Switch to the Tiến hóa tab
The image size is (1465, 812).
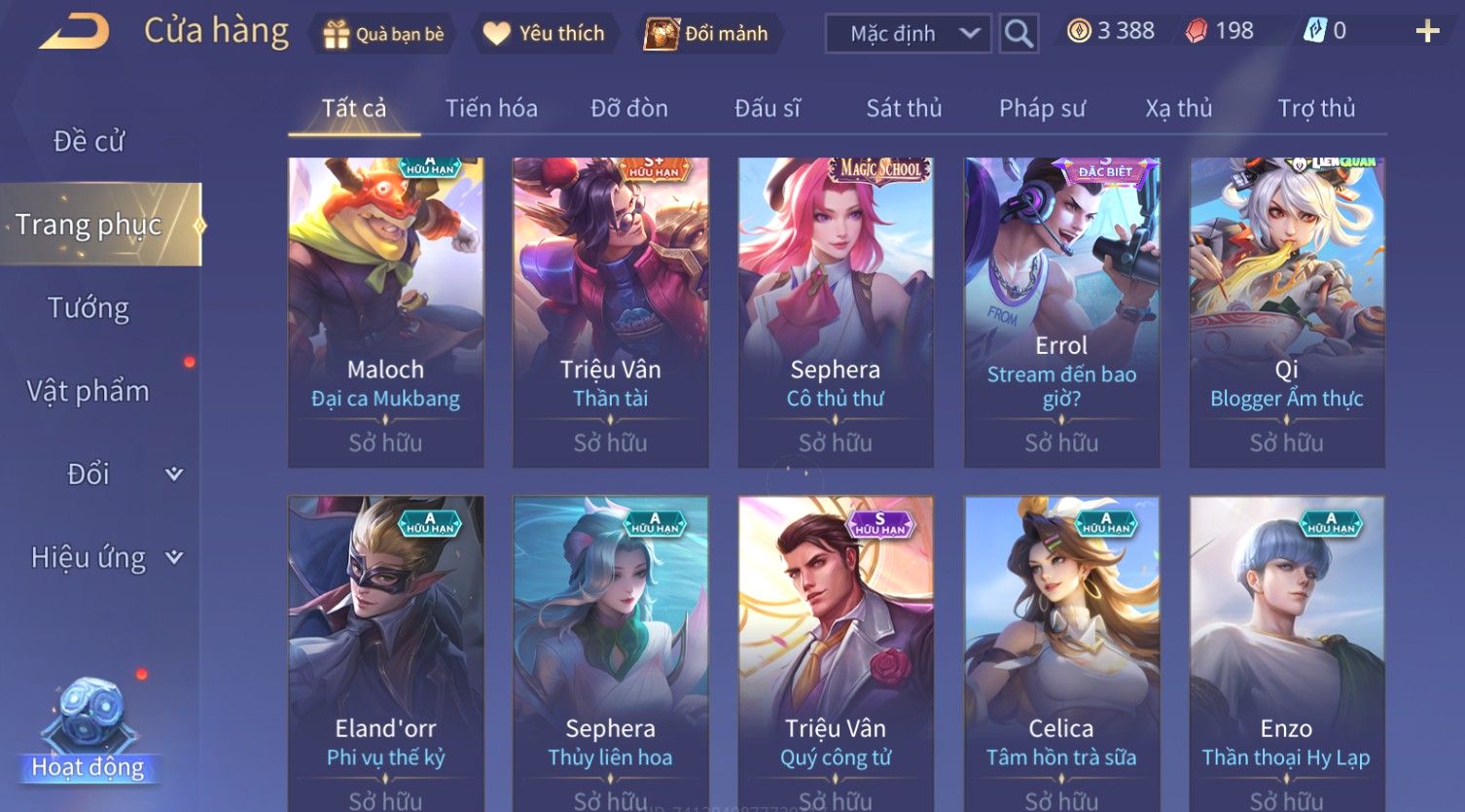point(491,108)
